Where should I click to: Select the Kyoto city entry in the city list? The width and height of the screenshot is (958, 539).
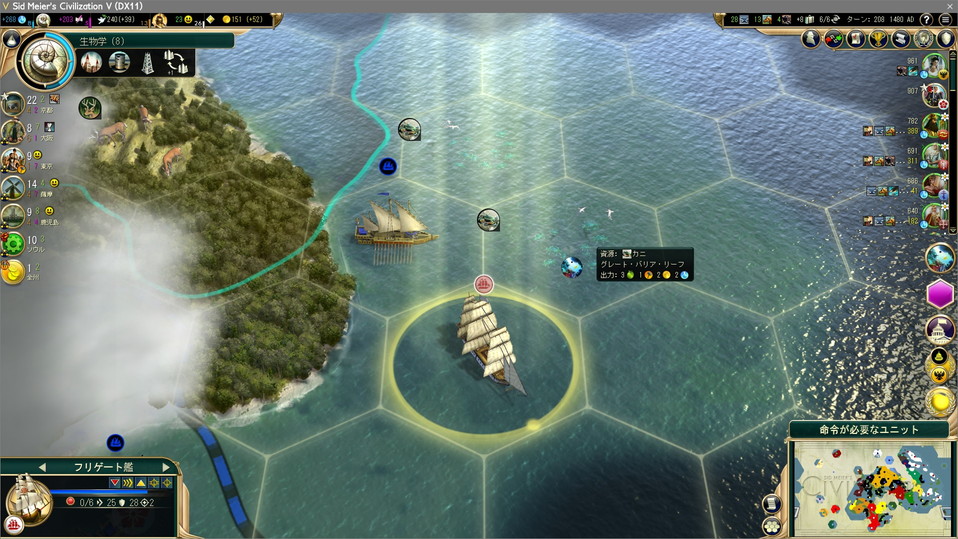(14, 104)
